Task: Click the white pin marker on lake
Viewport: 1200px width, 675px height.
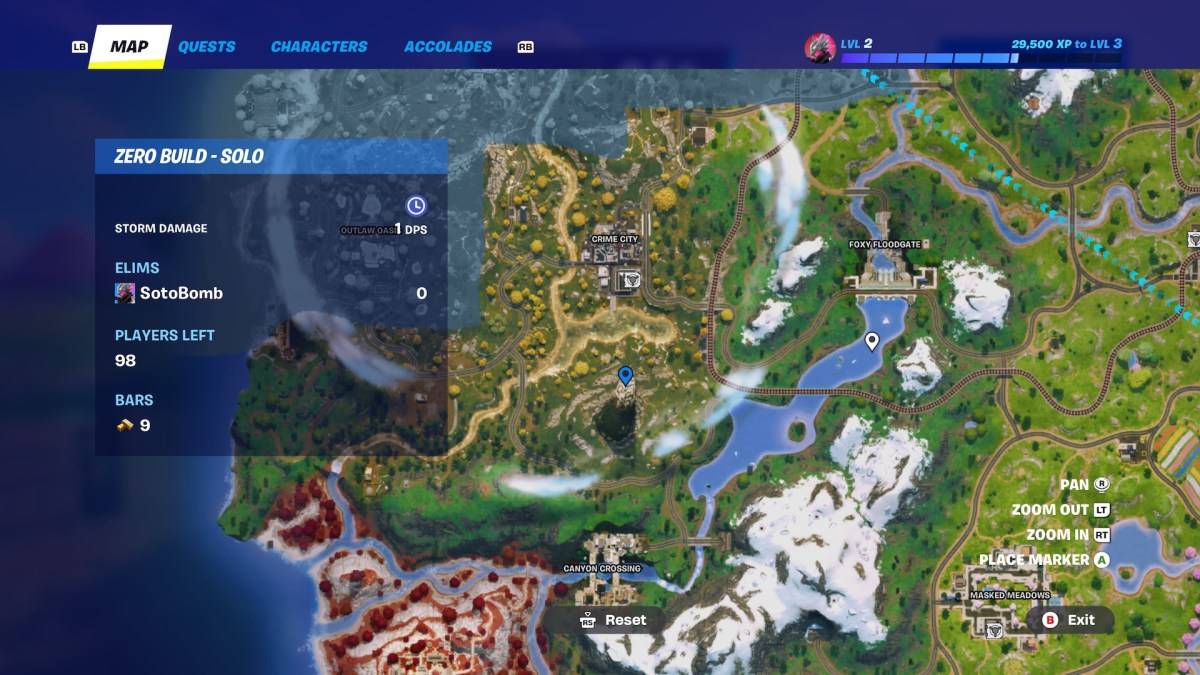Action: point(872,341)
